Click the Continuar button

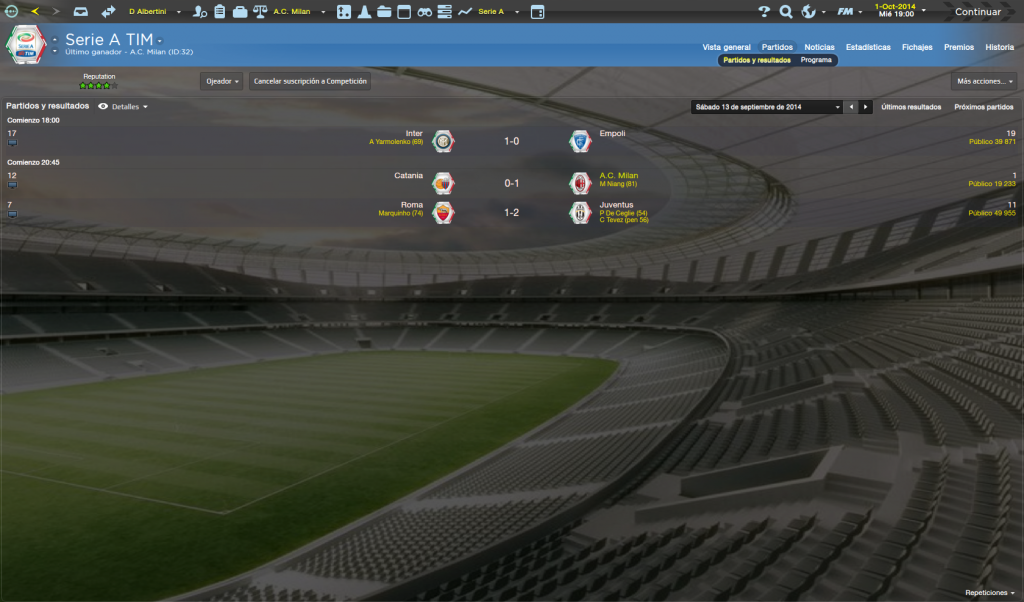977,12
